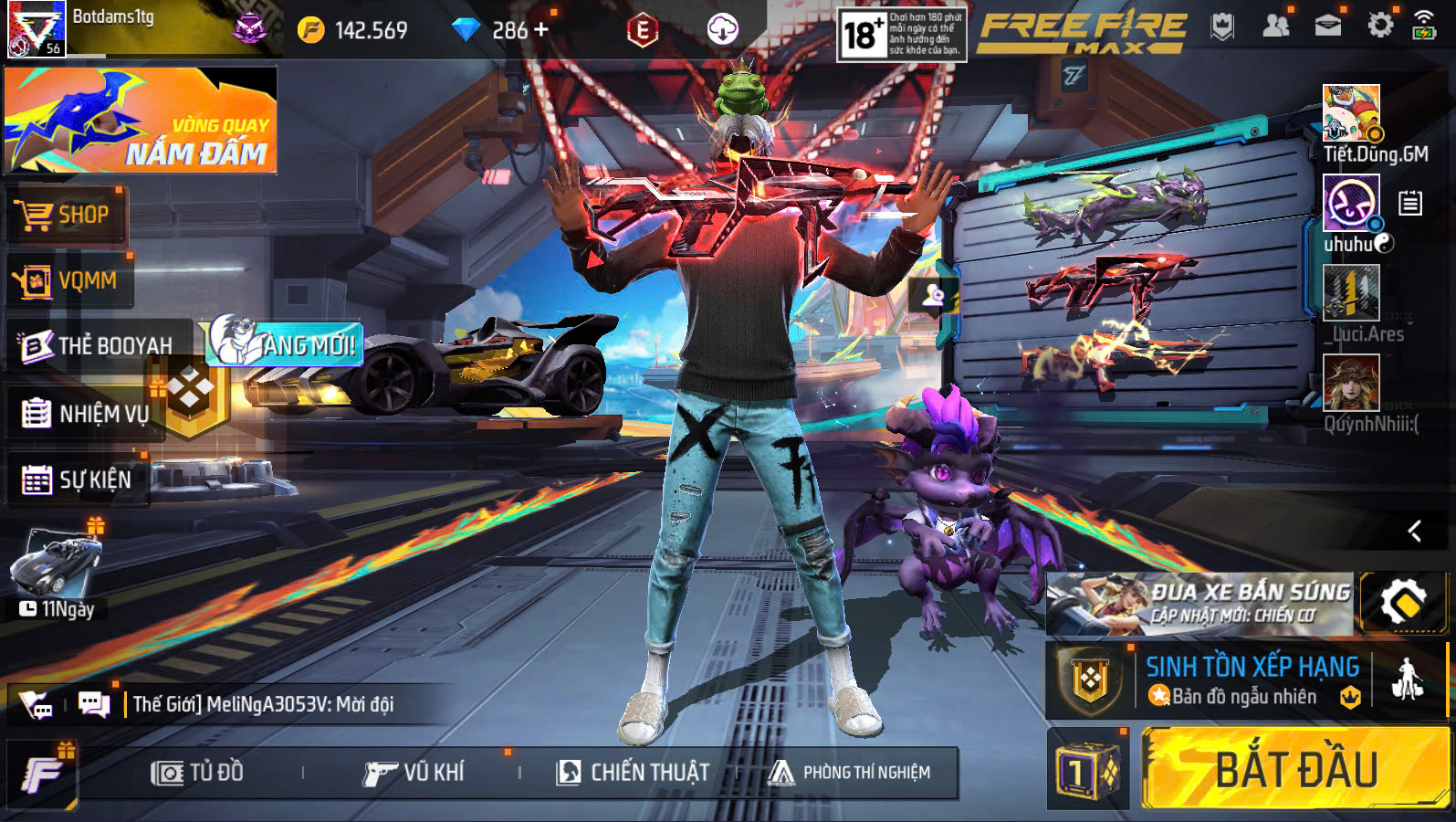This screenshot has height=822, width=1456.
Task: Open the world chat message bar
Action: coord(263,704)
